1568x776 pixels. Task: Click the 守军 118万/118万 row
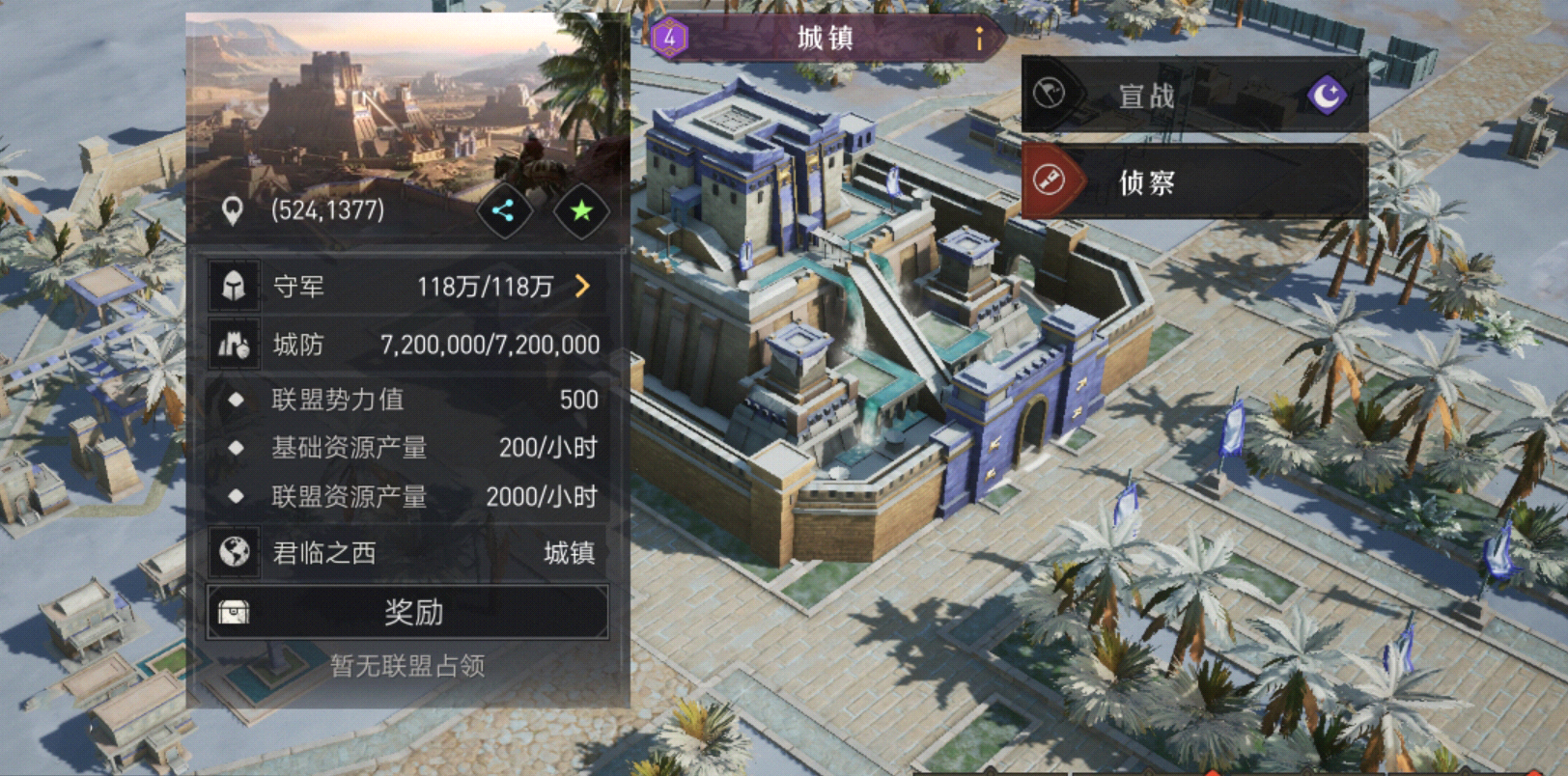coord(406,287)
